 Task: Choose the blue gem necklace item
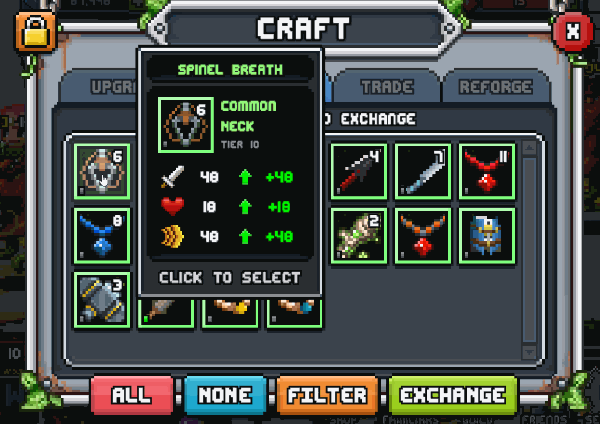(x=101, y=235)
